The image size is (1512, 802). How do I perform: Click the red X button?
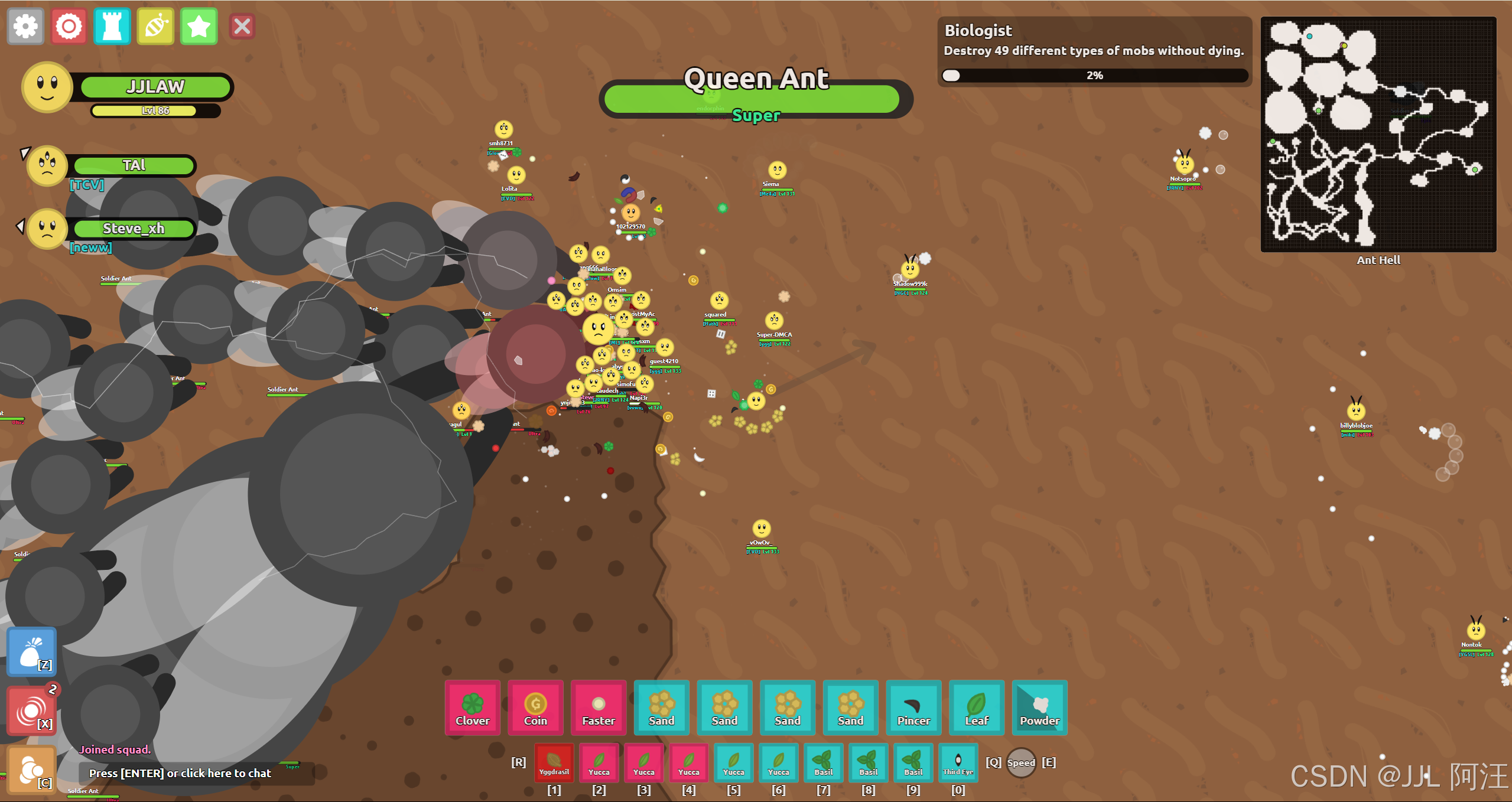(242, 27)
